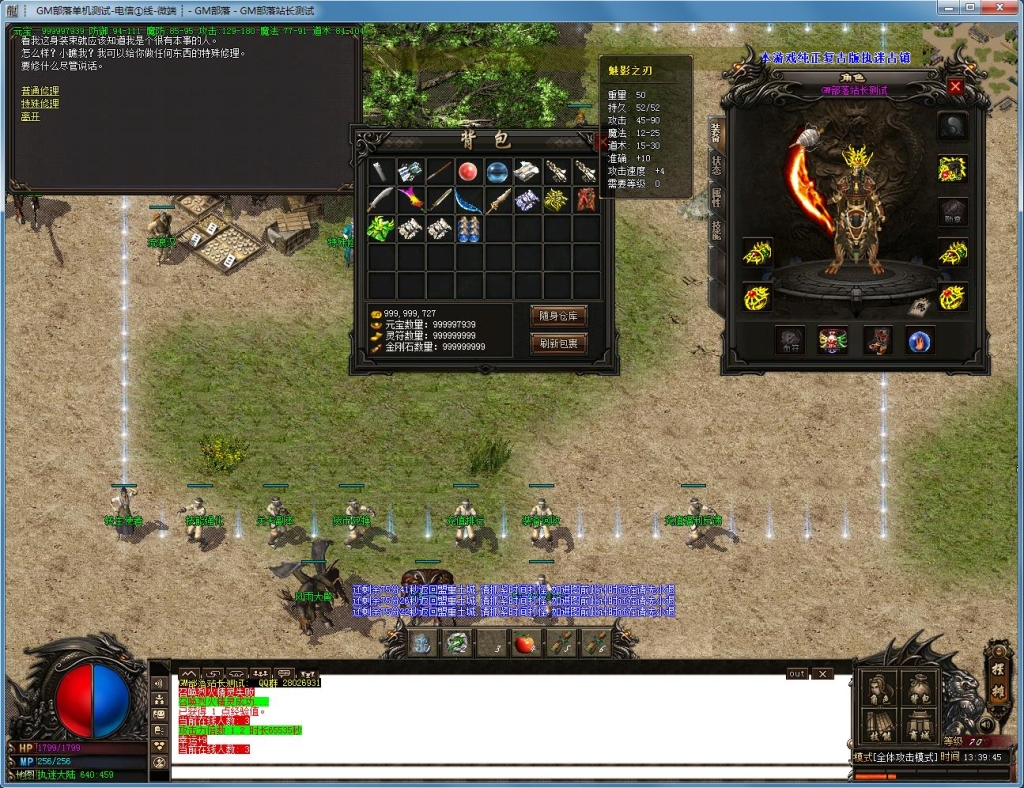The width and height of the screenshot is (1024, 788).
Task: Select the red orb in the bag
Action: [x=468, y=171]
